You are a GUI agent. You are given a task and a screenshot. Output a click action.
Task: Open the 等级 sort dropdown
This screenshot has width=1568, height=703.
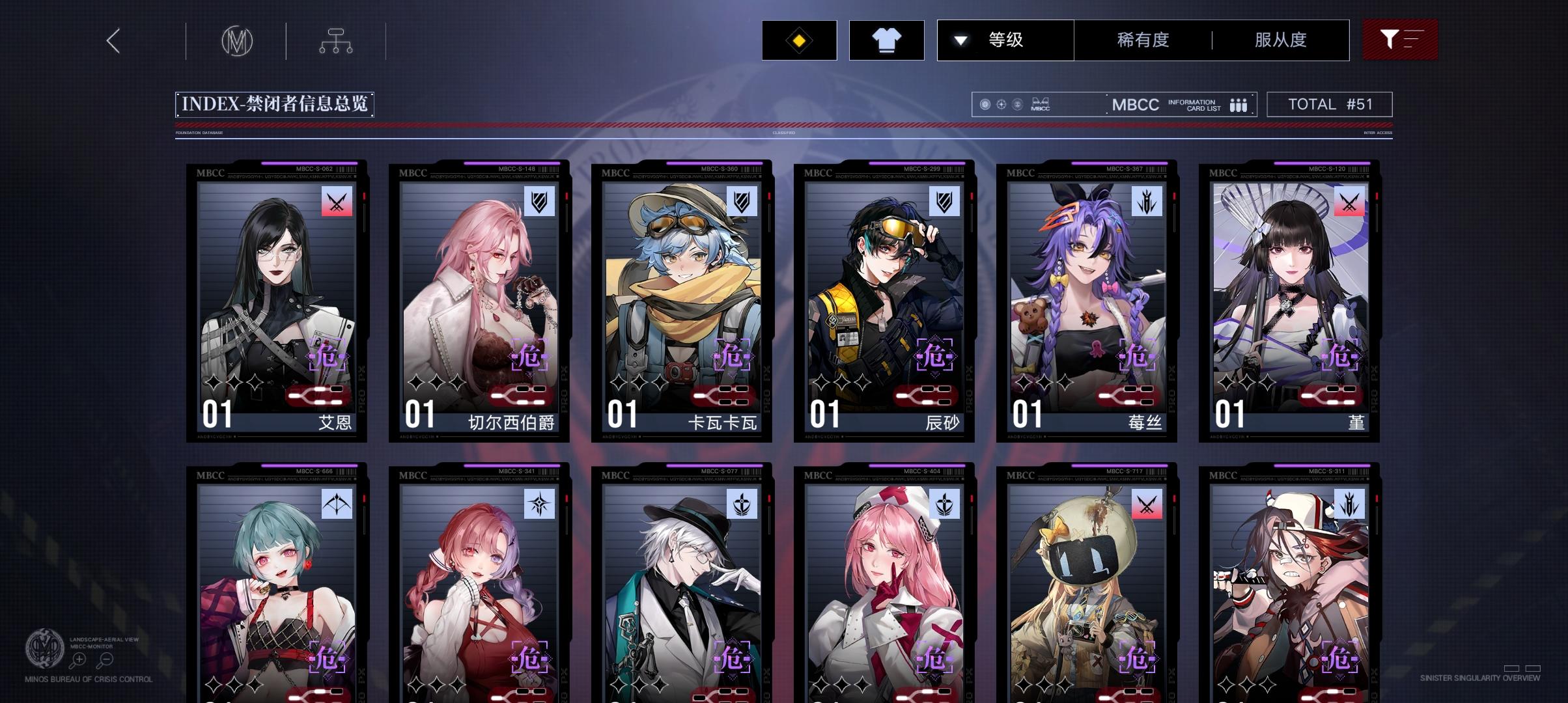[x=1004, y=40]
